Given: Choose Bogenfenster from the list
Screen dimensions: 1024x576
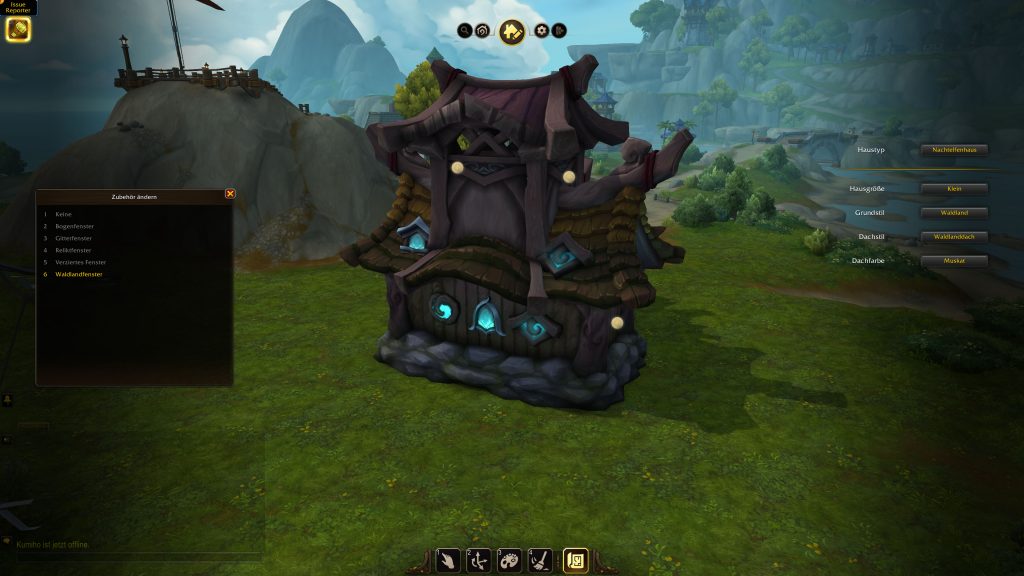Looking at the screenshot, I should (76, 226).
